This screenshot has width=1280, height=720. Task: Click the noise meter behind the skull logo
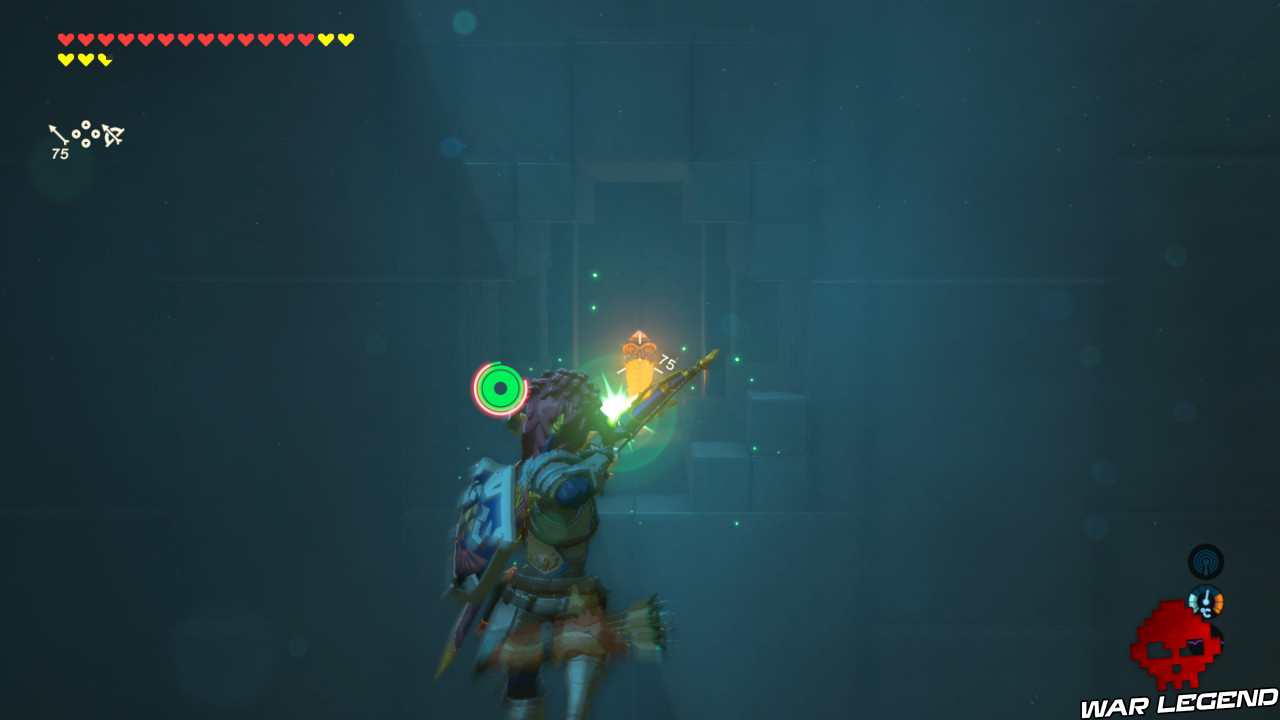(x=1206, y=642)
